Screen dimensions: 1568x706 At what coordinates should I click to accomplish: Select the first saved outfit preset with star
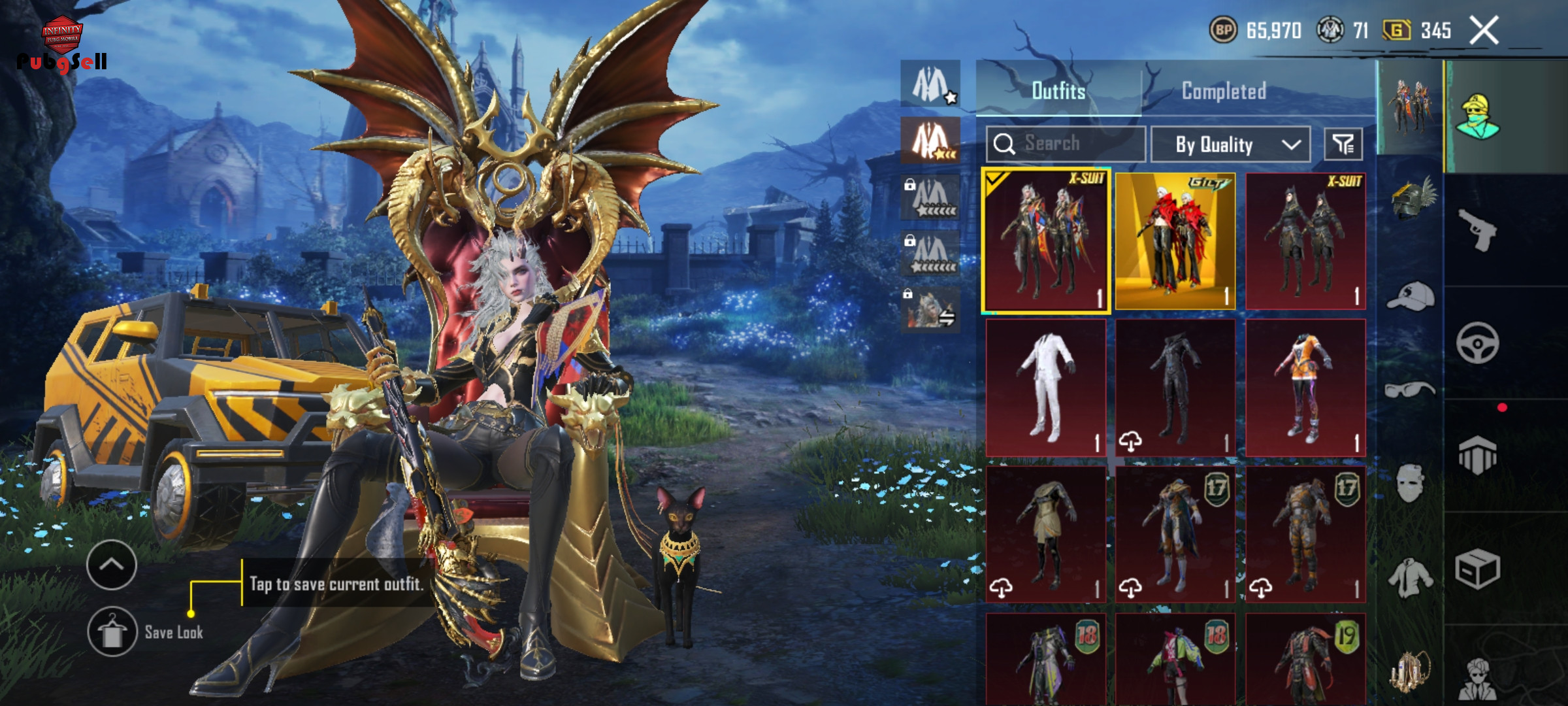point(930,84)
